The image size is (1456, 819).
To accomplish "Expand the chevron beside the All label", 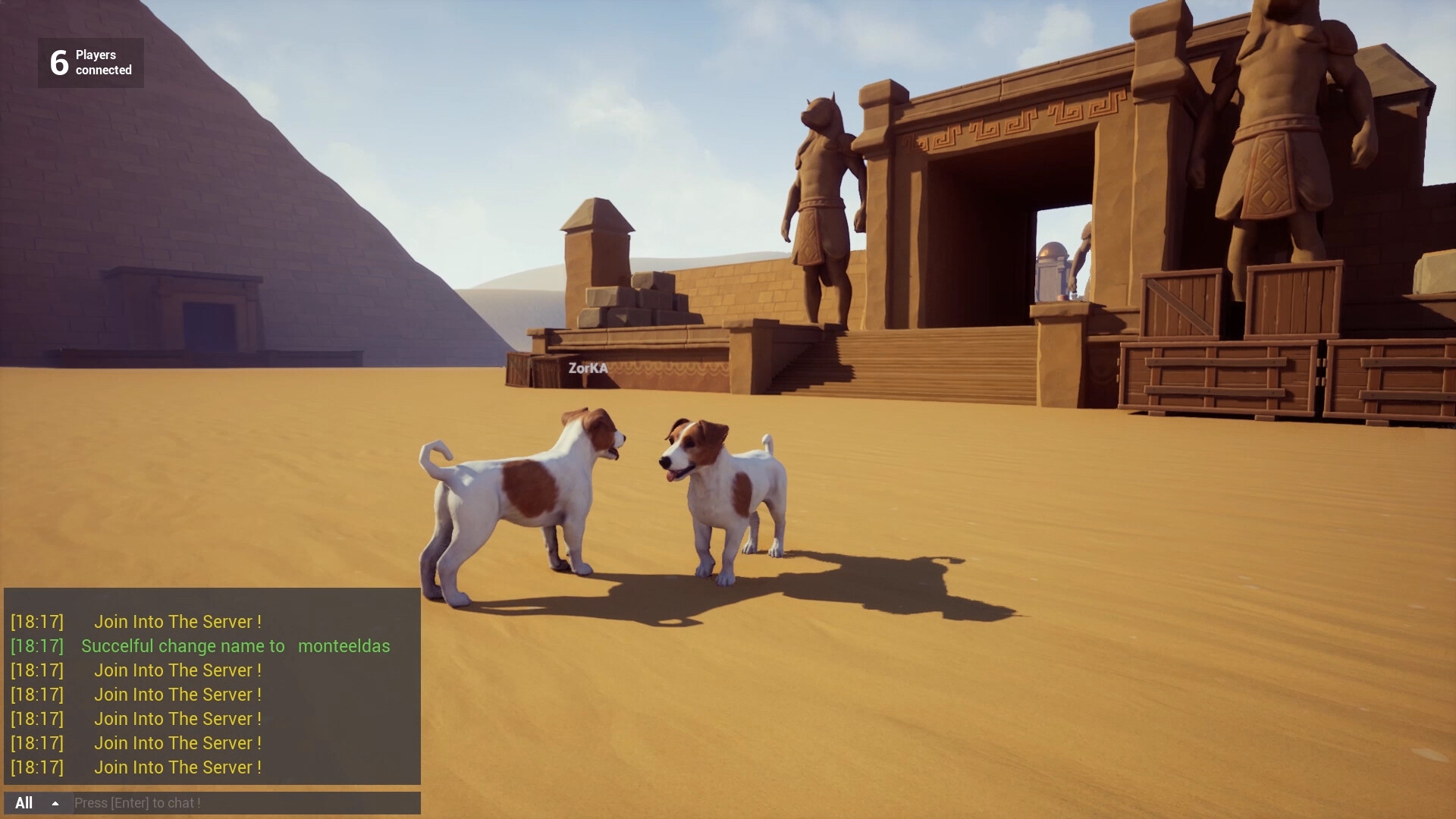I will (54, 803).
